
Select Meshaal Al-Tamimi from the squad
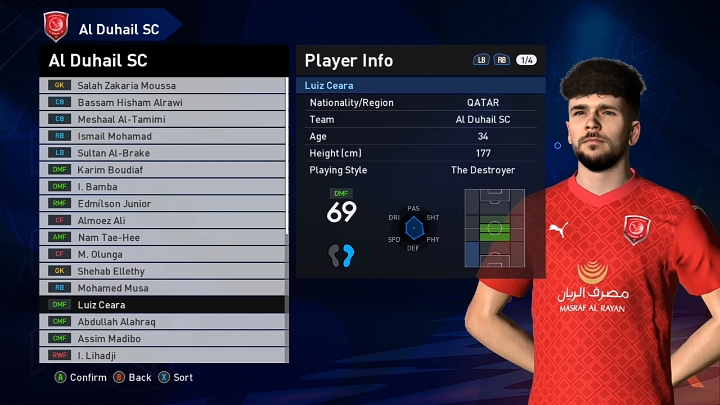(x=160, y=119)
